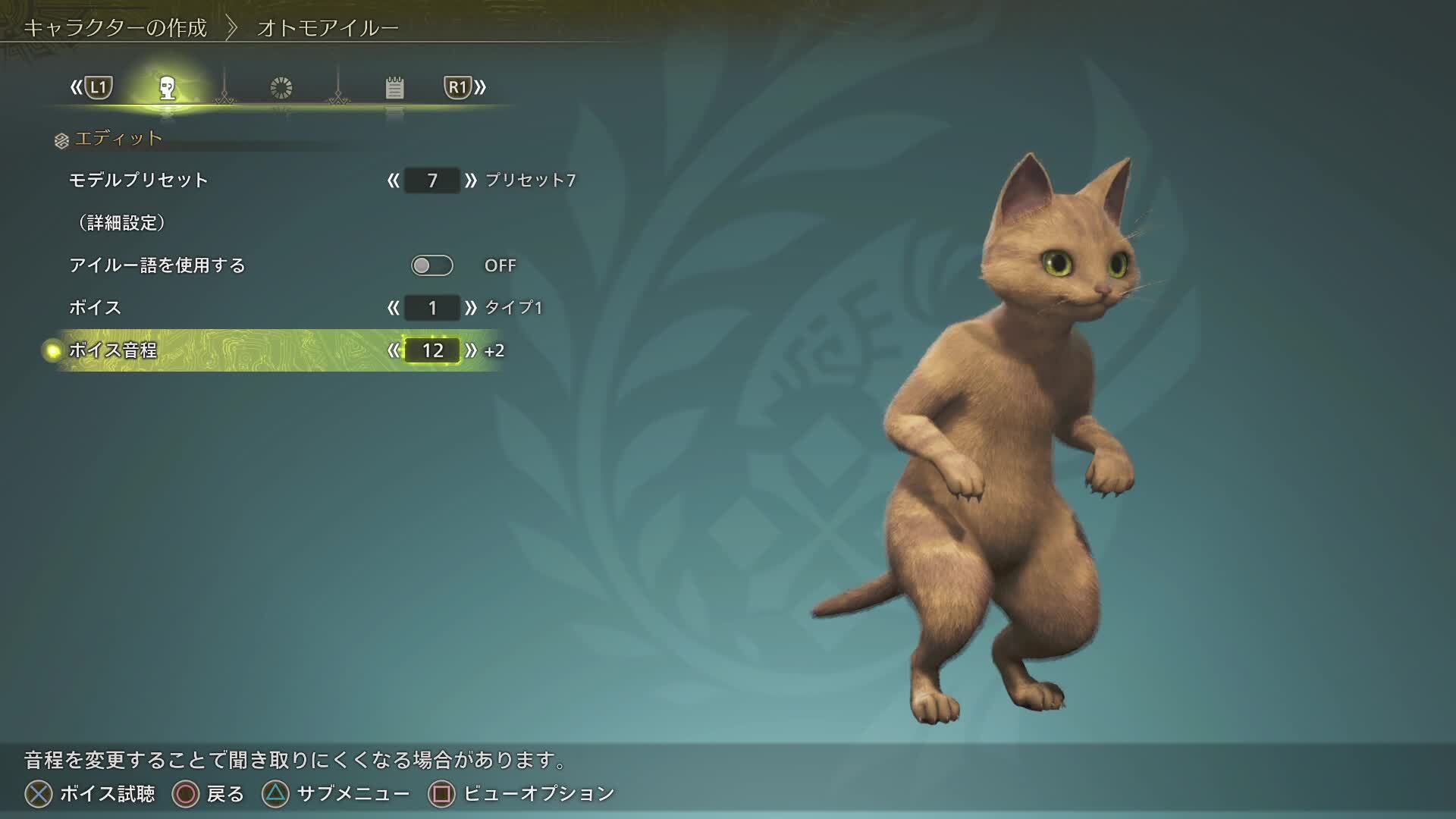Screen dimensions: 1456x819
Task: Open the 詳細設定 detailed settings row
Action: click(122, 223)
